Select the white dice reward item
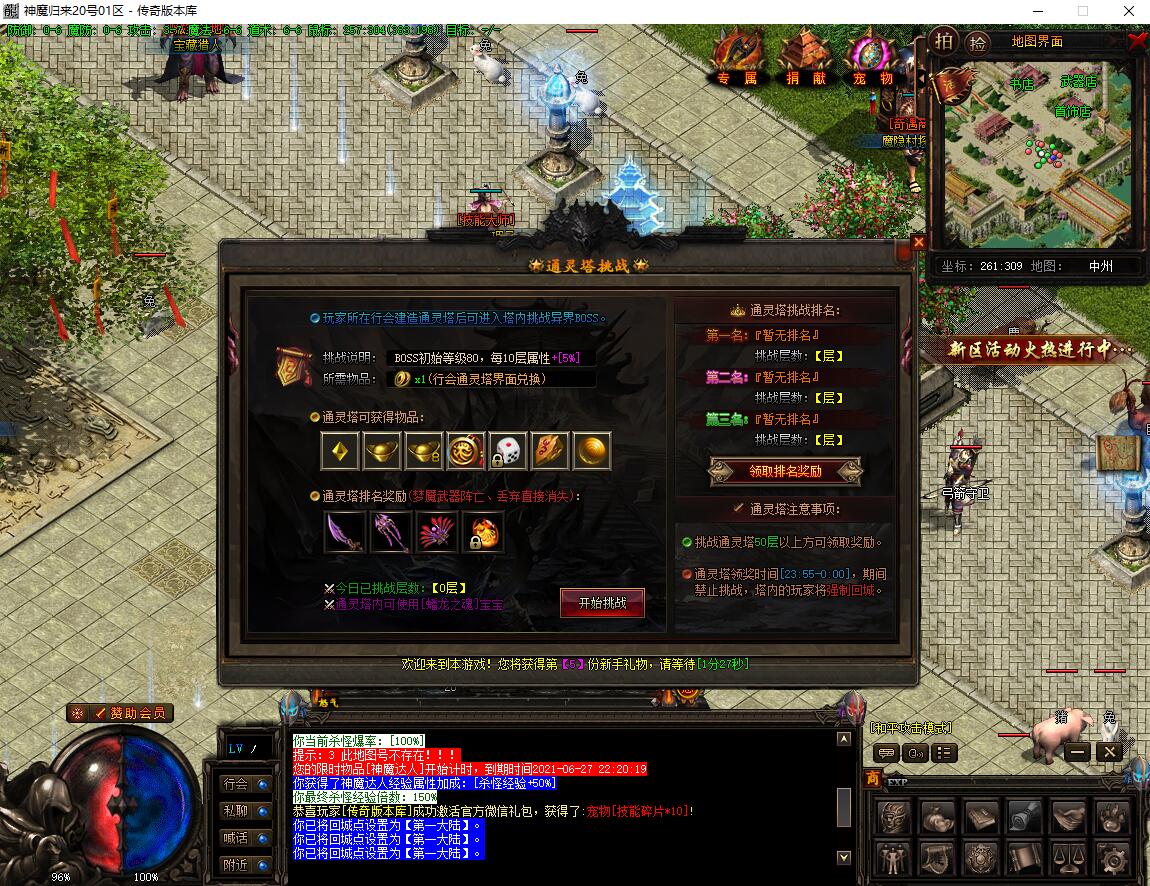The width and height of the screenshot is (1150, 886). (507, 451)
